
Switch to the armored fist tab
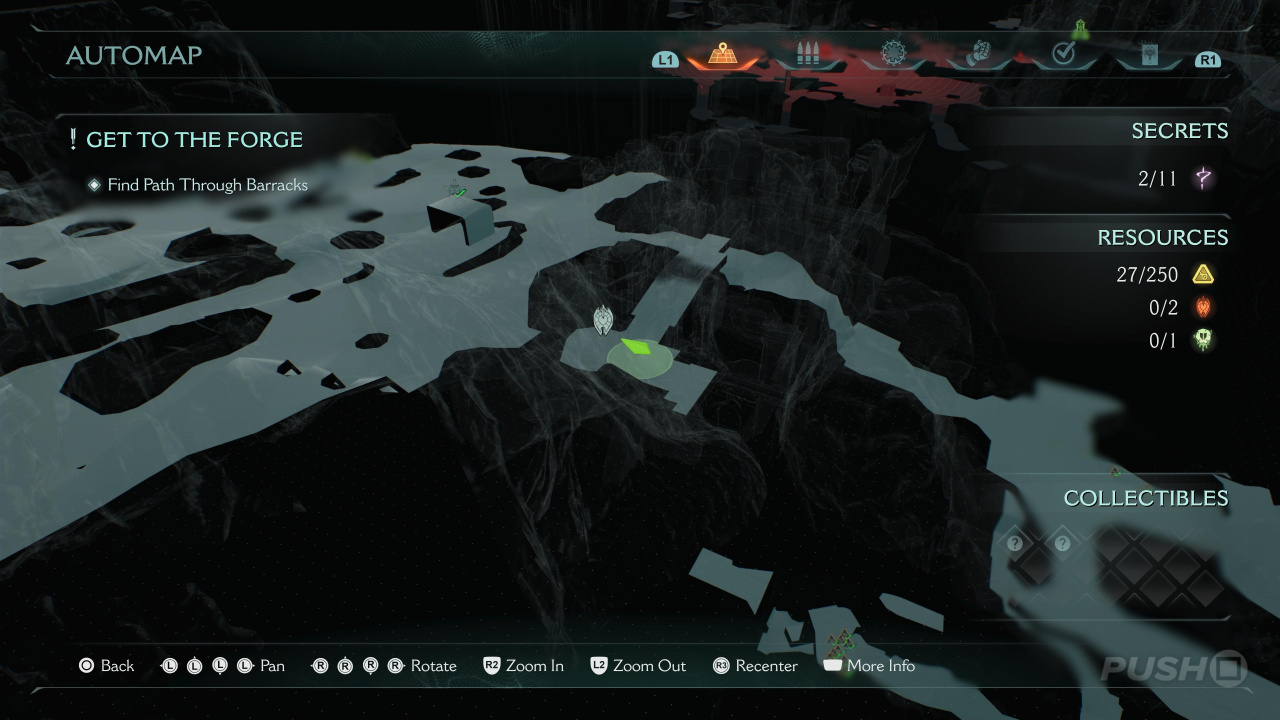tap(978, 55)
